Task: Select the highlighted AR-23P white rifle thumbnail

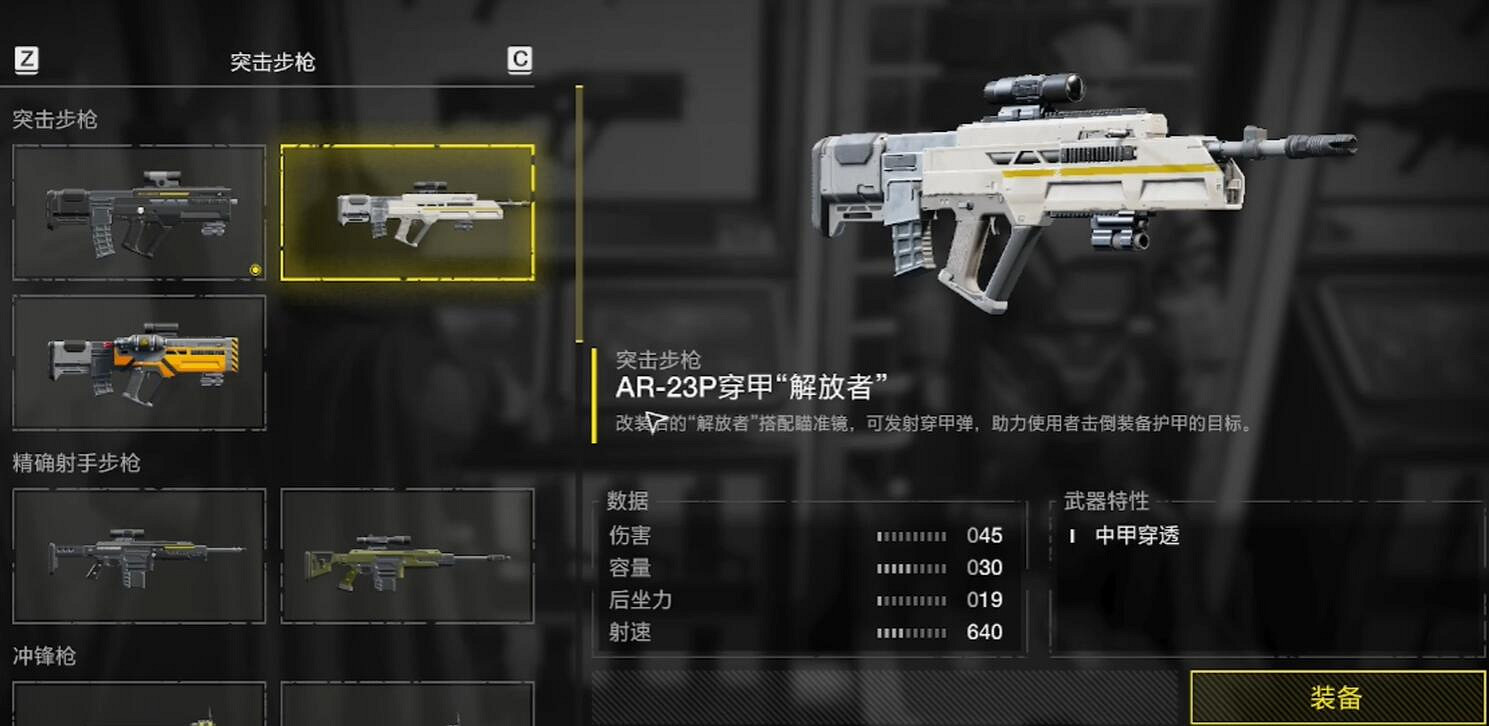Action: coord(407,211)
